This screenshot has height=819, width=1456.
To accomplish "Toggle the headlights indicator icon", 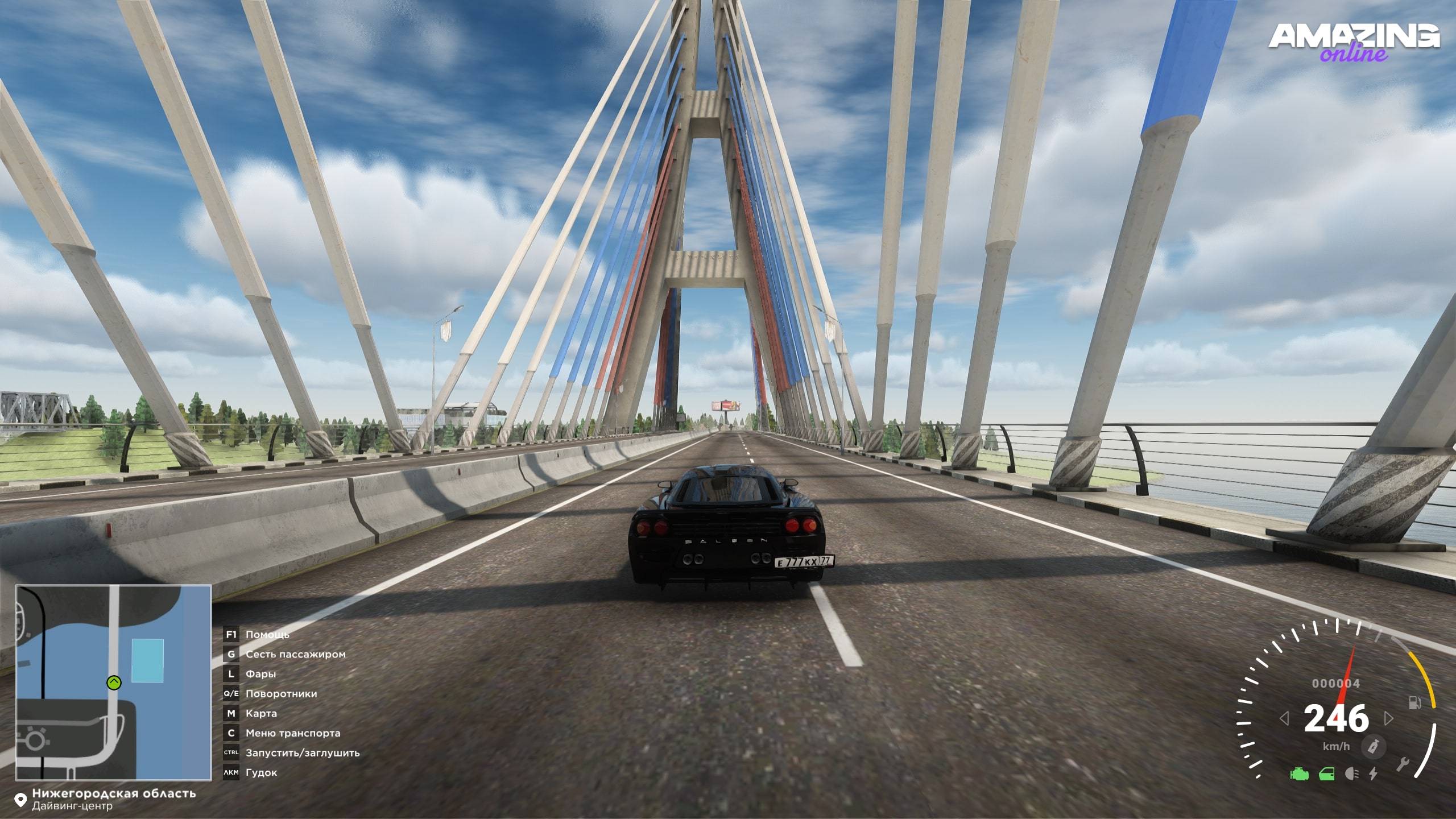I will point(1352,774).
